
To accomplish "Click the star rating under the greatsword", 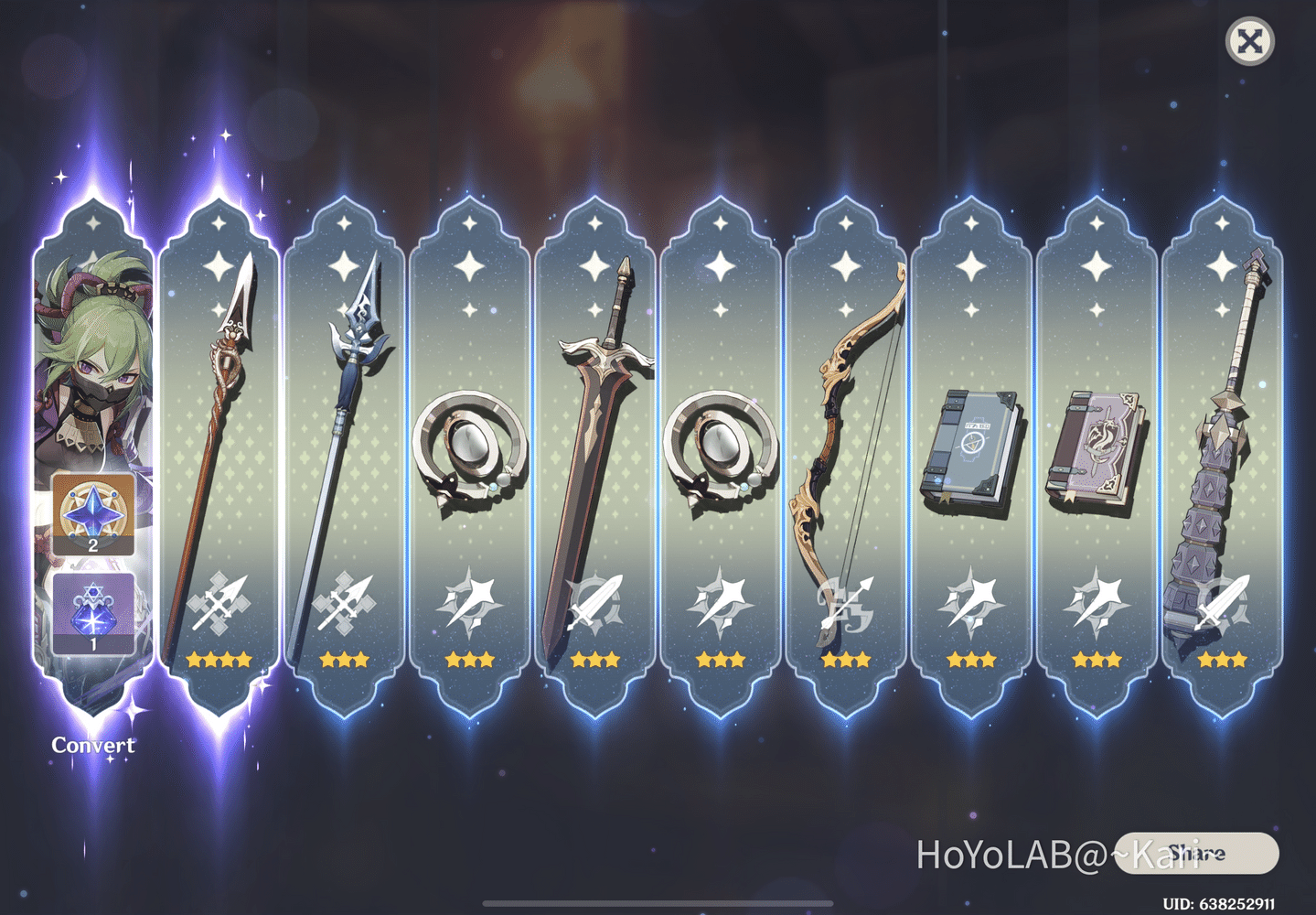I will (x=594, y=659).
